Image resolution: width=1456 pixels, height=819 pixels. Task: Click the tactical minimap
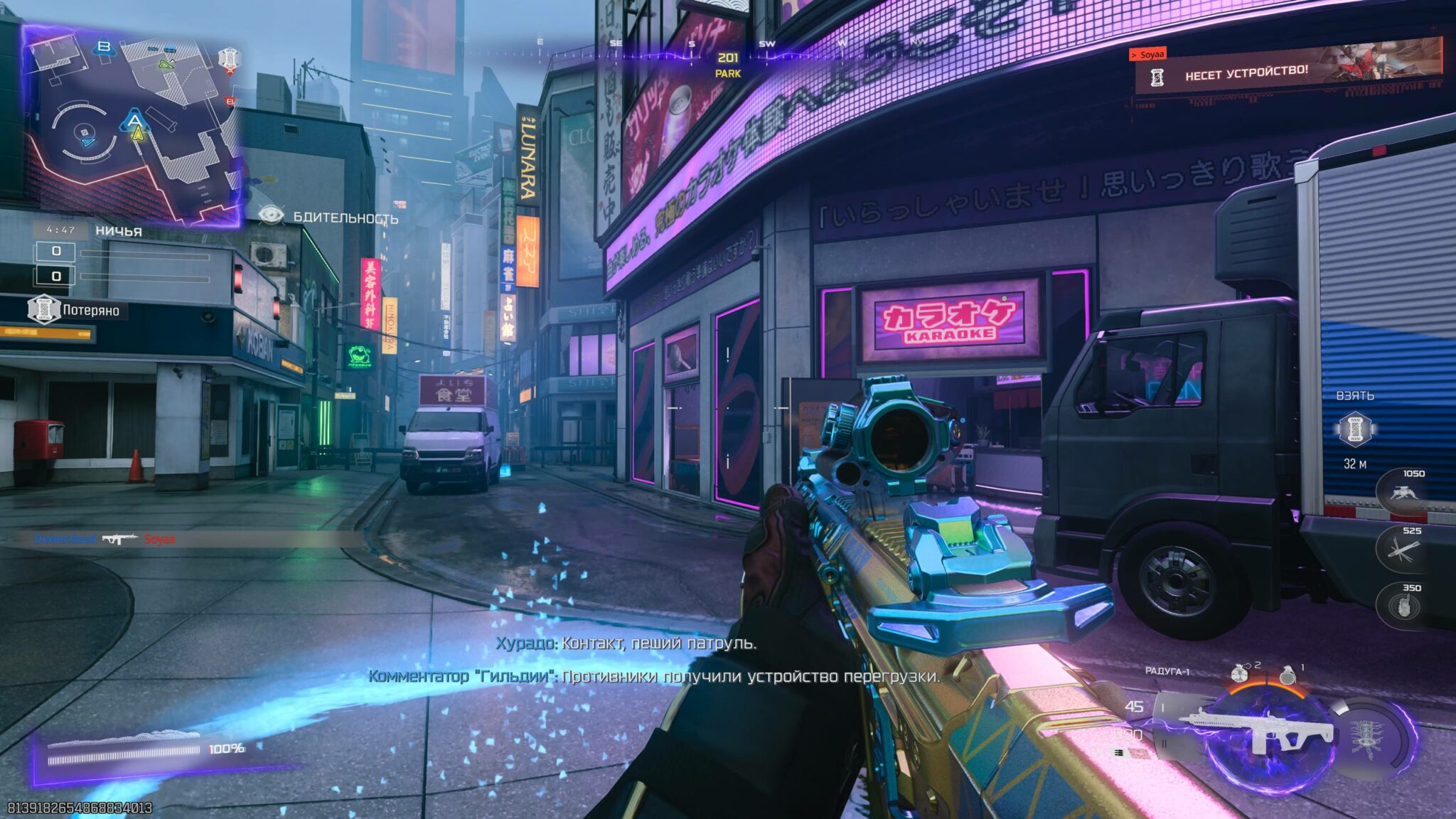click(x=134, y=127)
